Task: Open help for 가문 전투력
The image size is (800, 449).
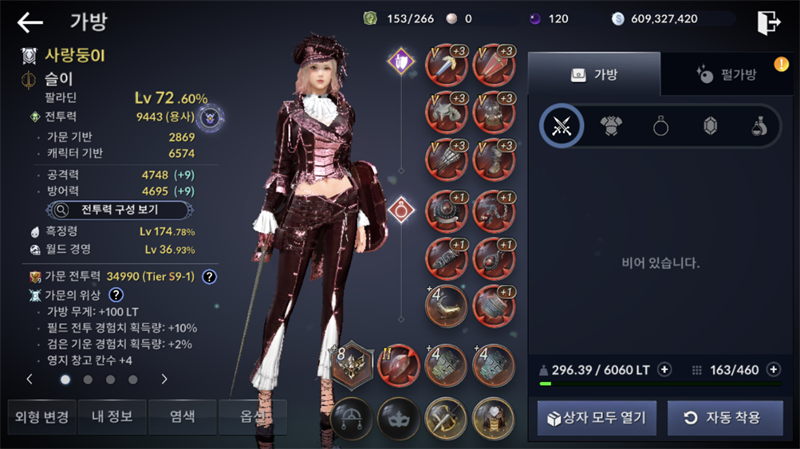Action: pos(210,276)
